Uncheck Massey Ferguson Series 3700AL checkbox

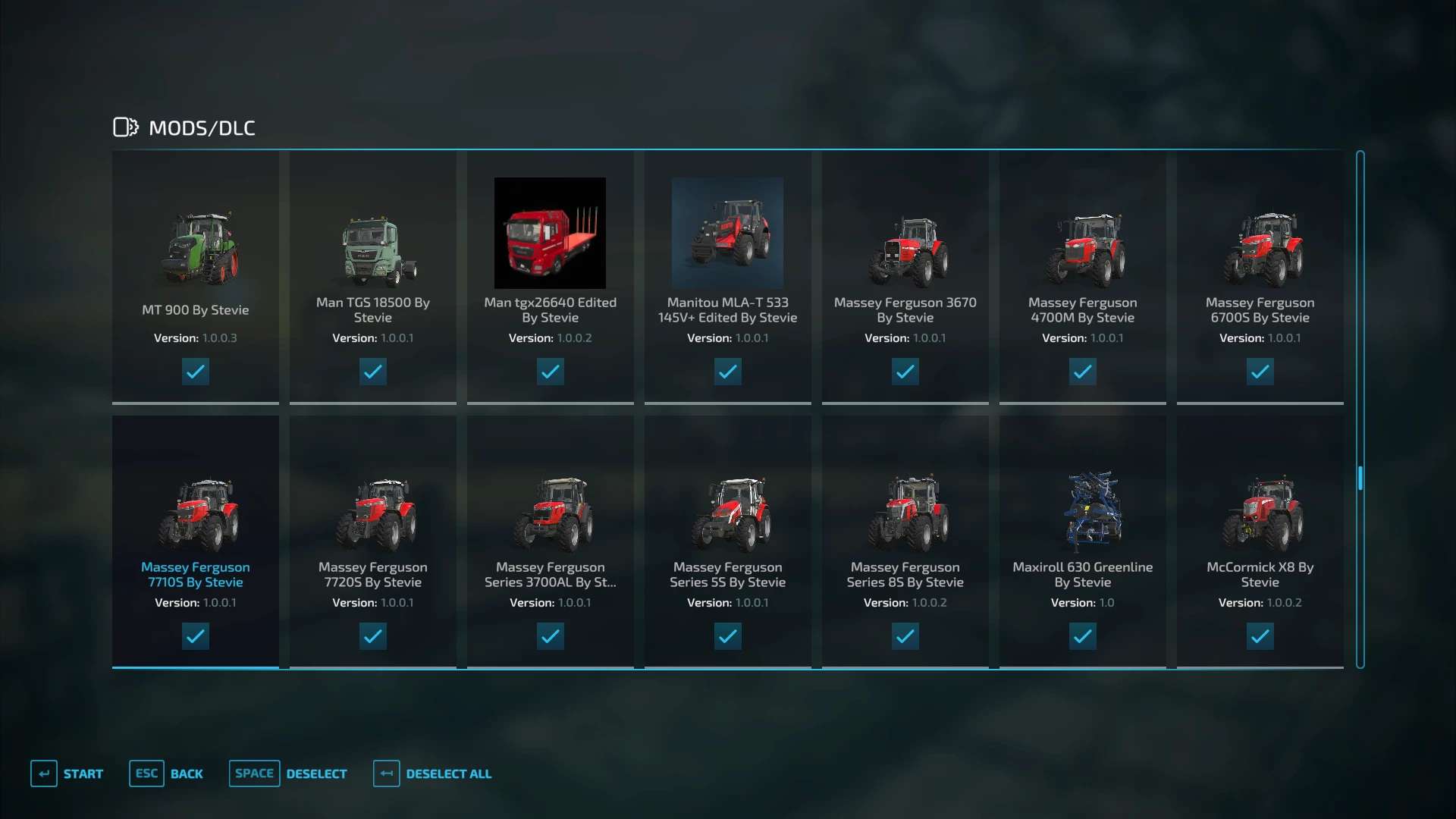tap(551, 636)
